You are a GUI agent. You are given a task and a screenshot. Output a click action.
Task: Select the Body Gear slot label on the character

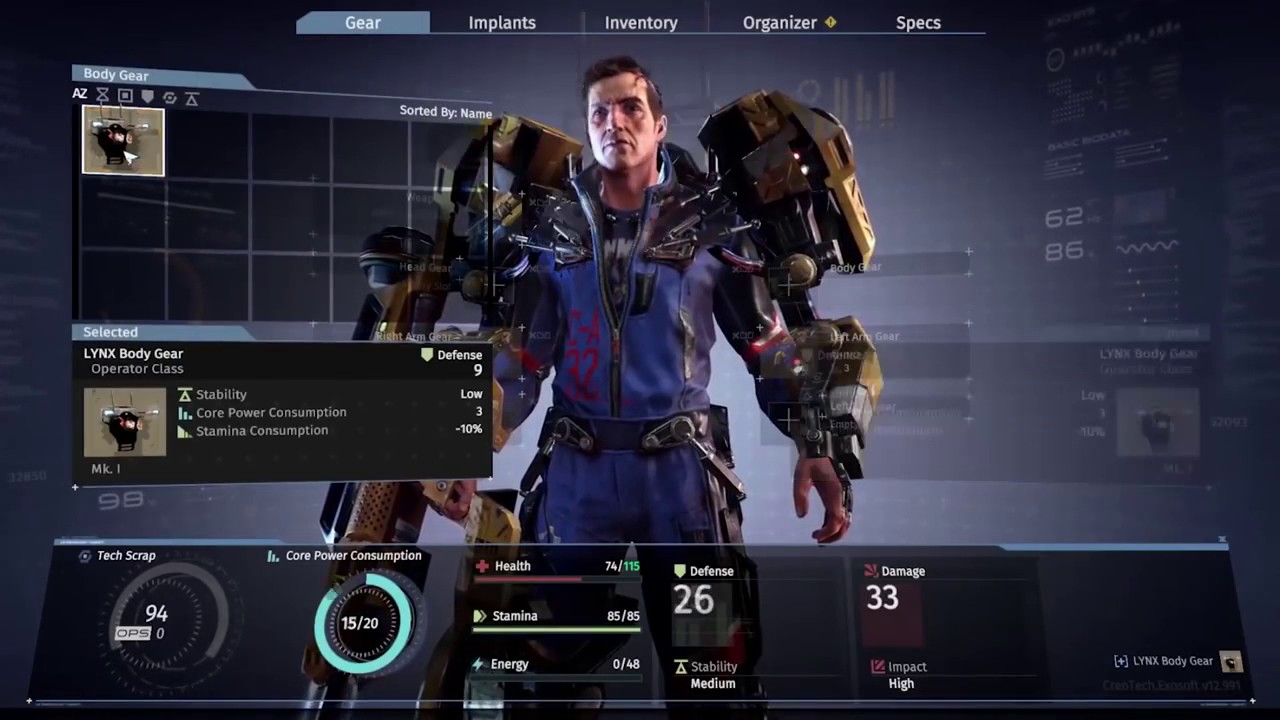(x=855, y=267)
